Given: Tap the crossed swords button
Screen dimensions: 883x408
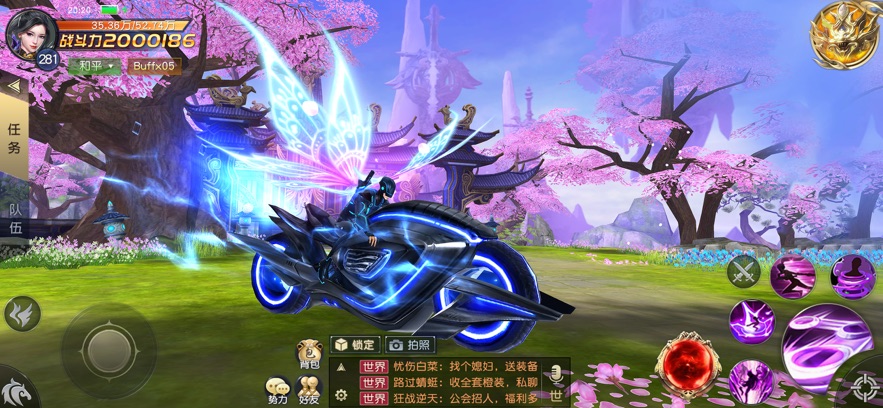Looking at the screenshot, I should [x=743, y=269].
